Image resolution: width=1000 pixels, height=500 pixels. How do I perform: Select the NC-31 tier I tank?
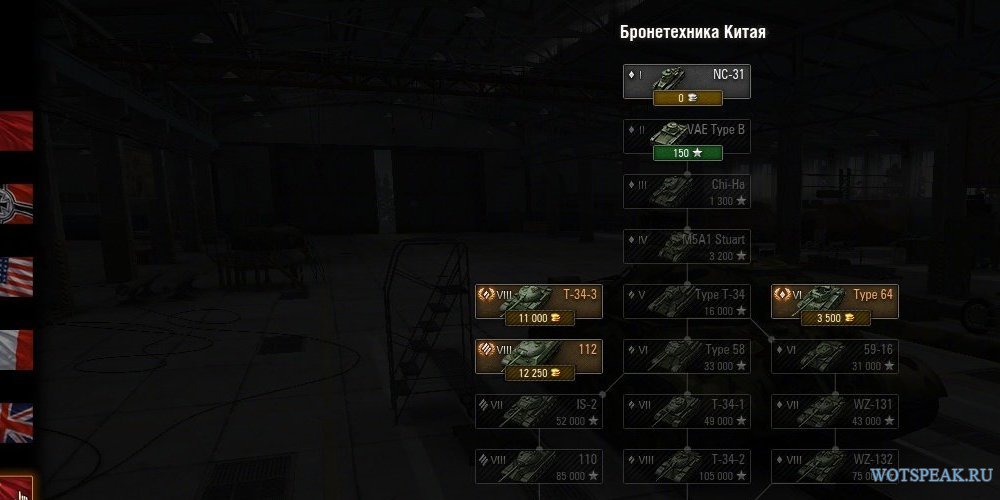tap(686, 80)
